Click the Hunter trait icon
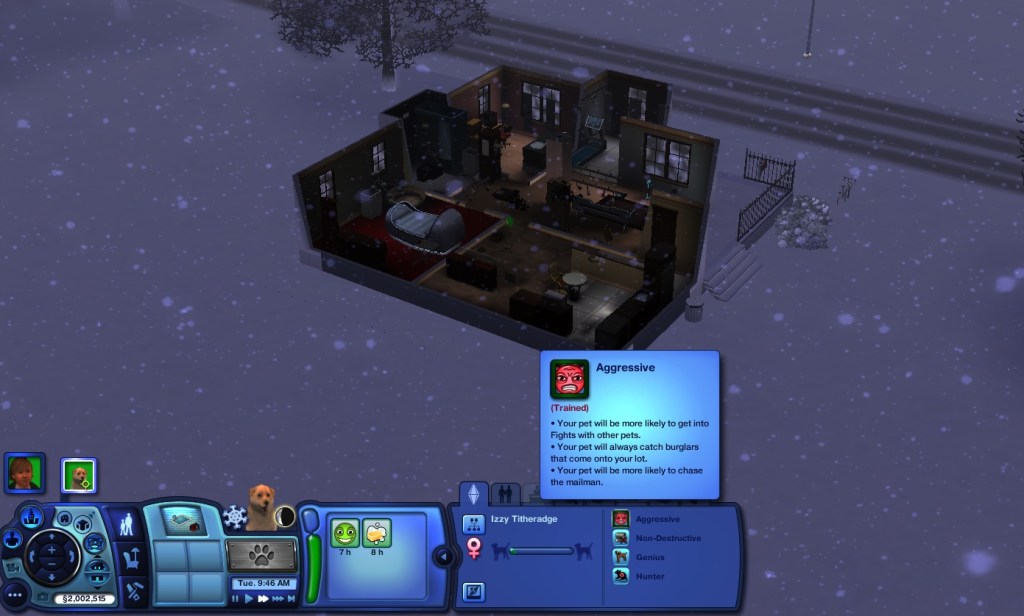The width and height of the screenshot is (1024, 616). (621, 576)
